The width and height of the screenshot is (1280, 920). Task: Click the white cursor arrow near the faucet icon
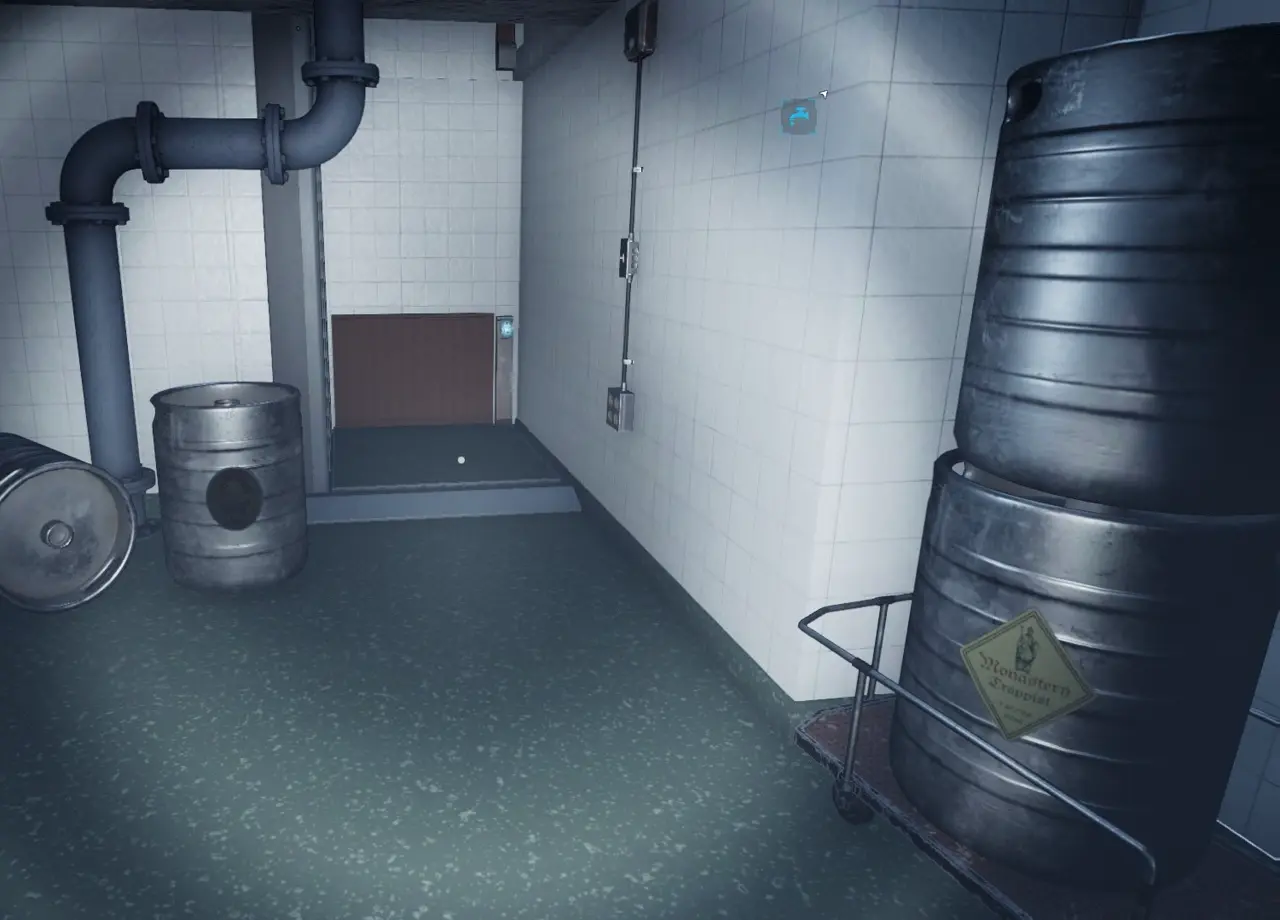824,94
